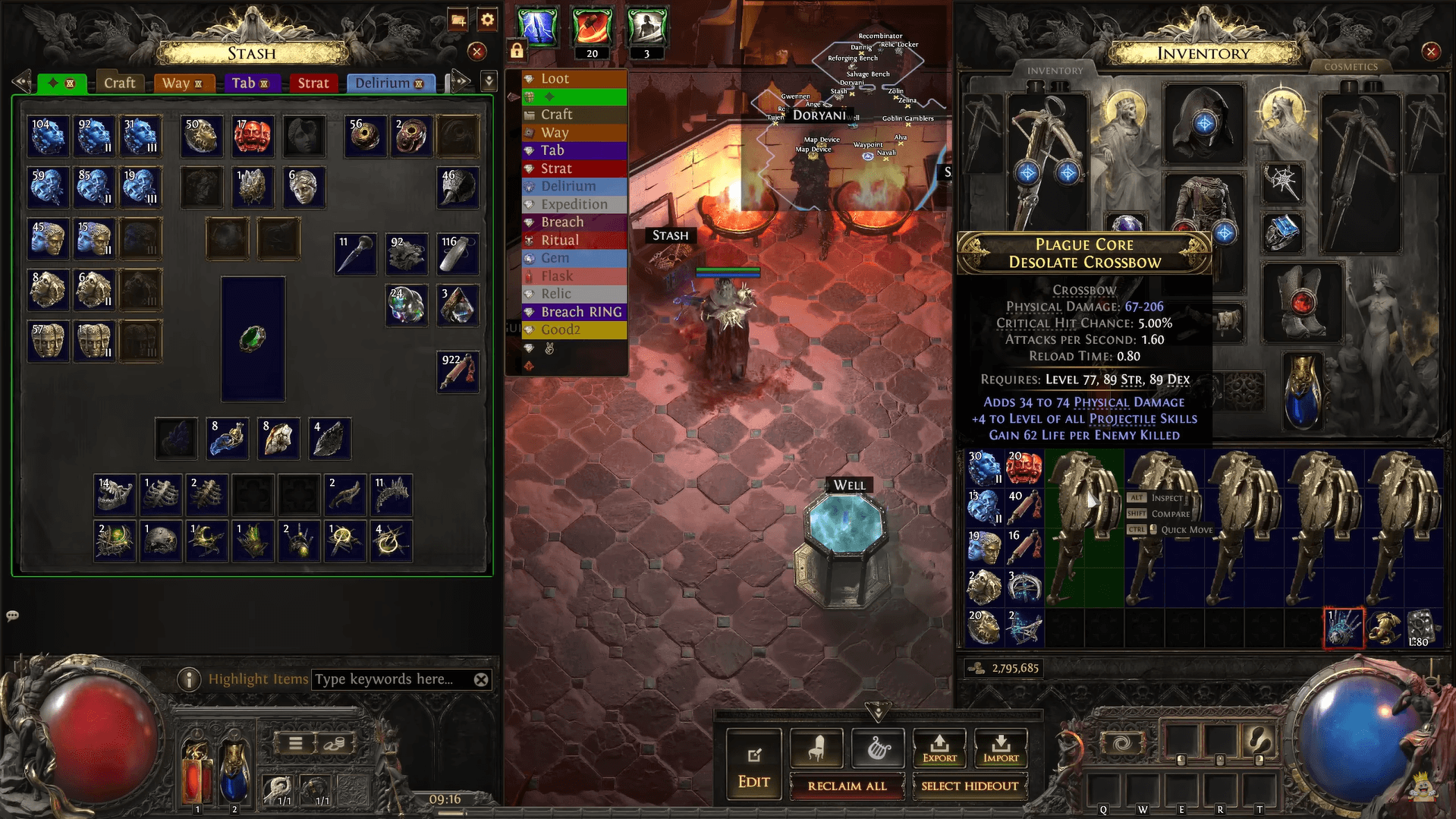Reclaim all hideout decorations
Screen dimensions: 1456x819
point(847,786)
